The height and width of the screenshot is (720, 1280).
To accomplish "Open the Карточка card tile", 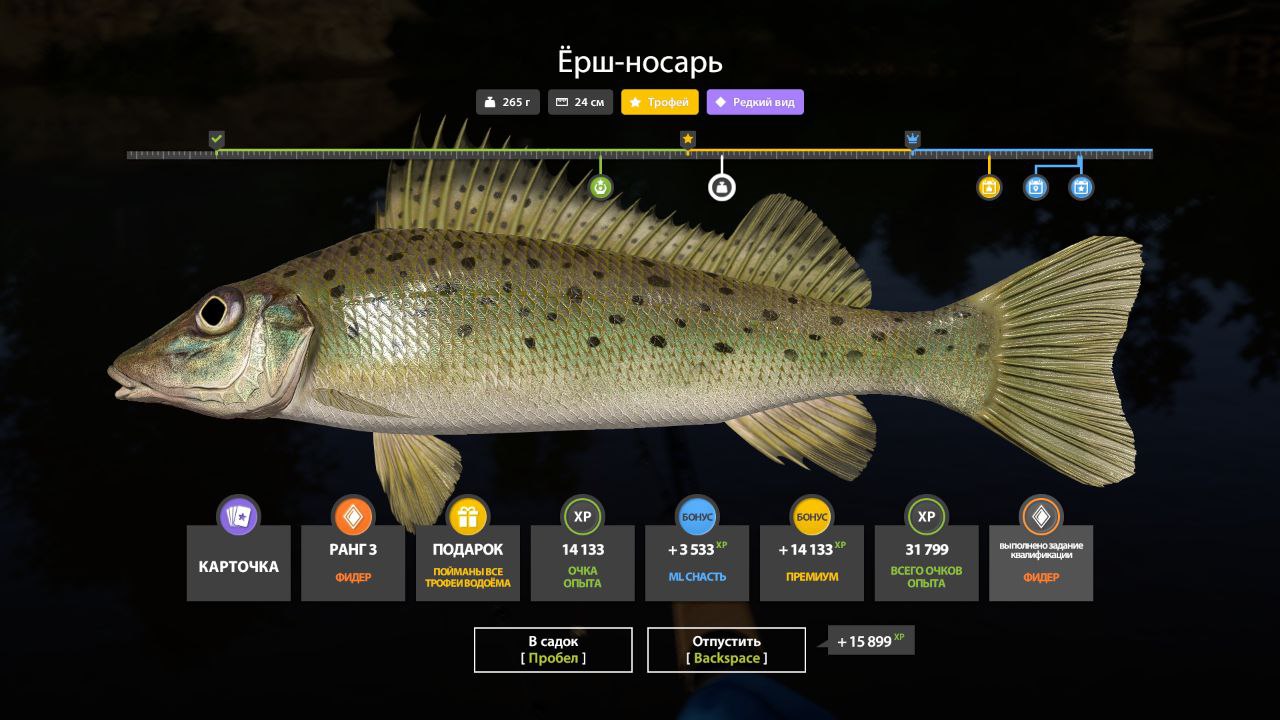I will tap(239, 564).
